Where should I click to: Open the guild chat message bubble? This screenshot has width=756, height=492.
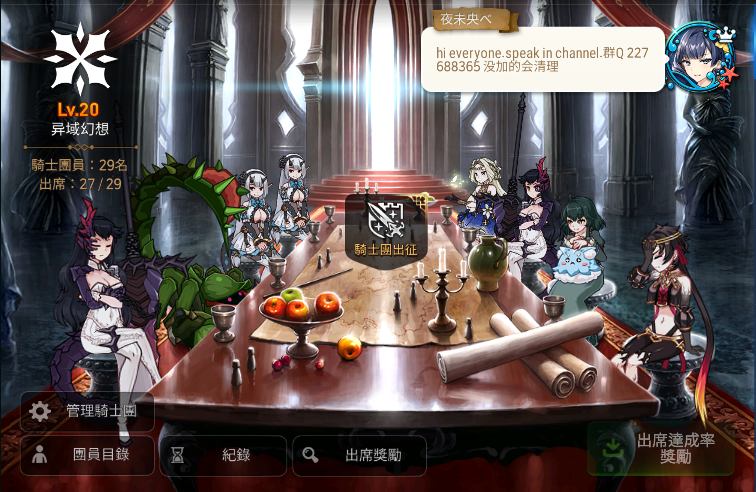(543, 59)
